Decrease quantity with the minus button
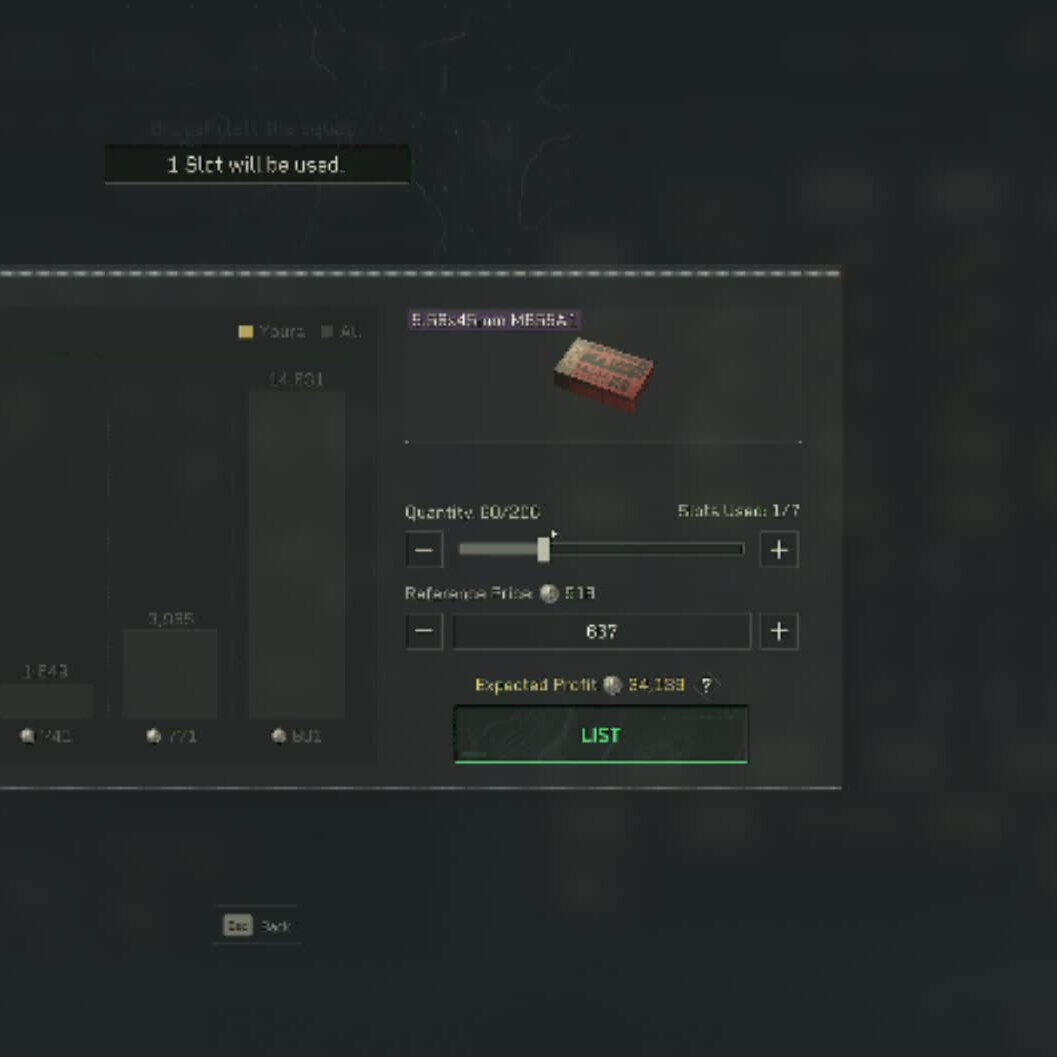The width and height of the screenshot is (1057, 1057). tap(424, 549)
